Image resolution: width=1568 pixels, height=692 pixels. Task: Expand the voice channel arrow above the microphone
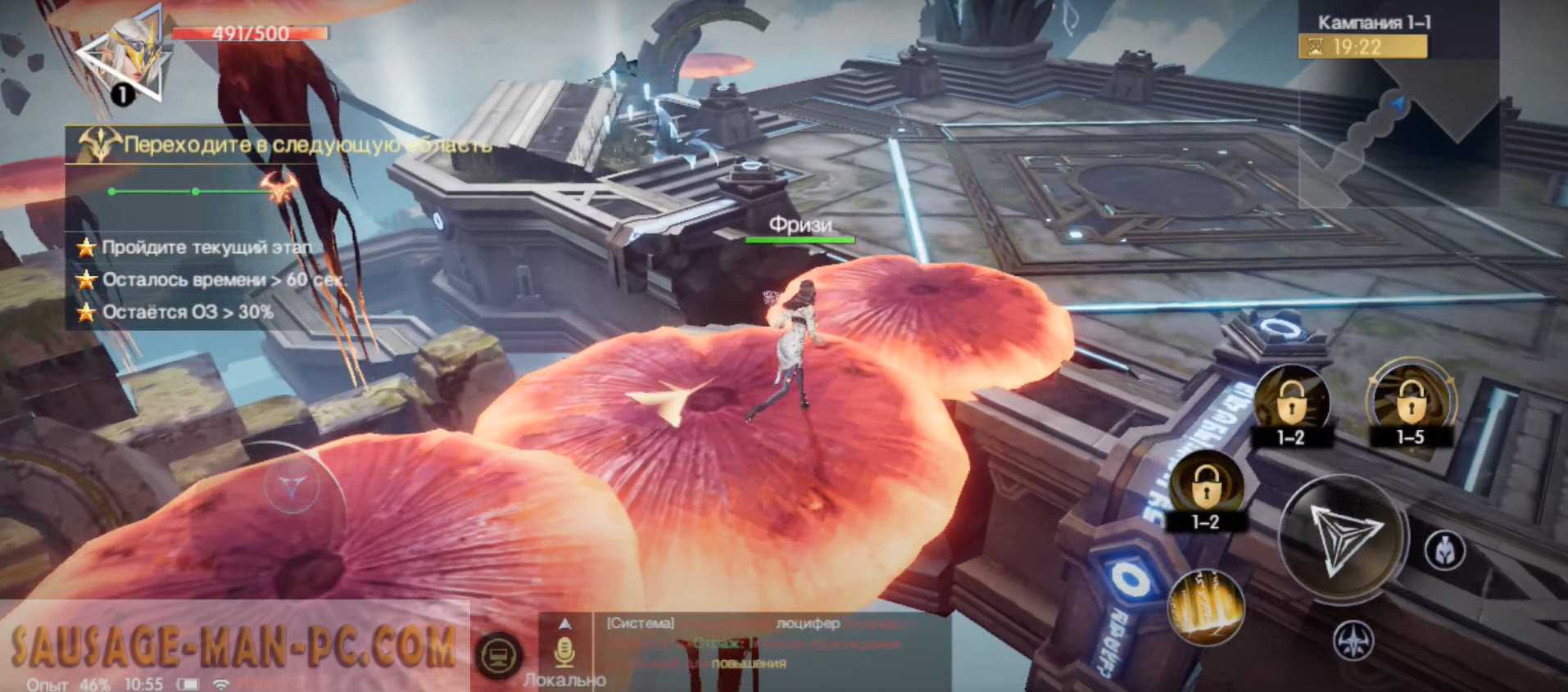pyautogui.click(x=564, y=624)
